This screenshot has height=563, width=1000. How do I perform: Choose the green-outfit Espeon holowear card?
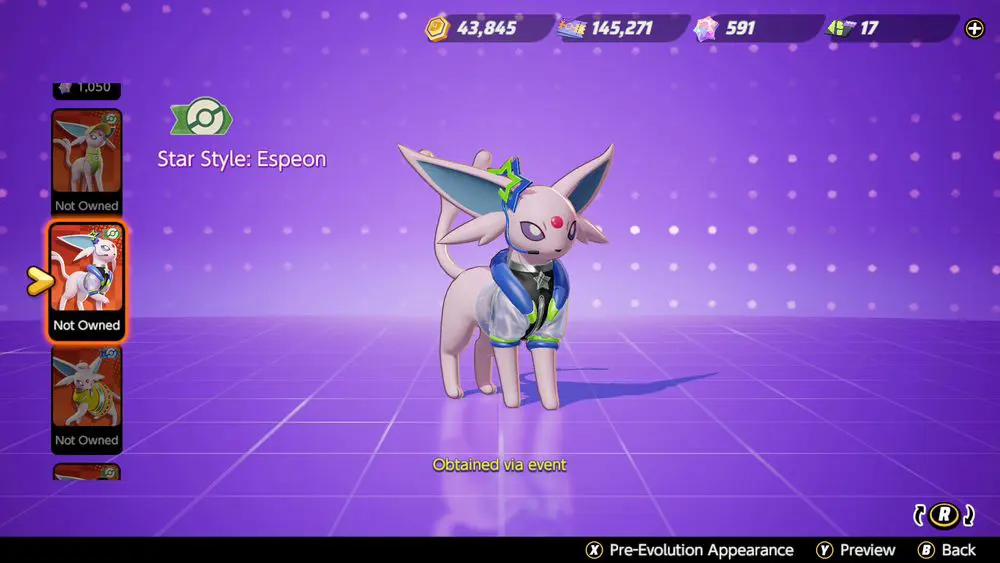(x=86, y=161)
